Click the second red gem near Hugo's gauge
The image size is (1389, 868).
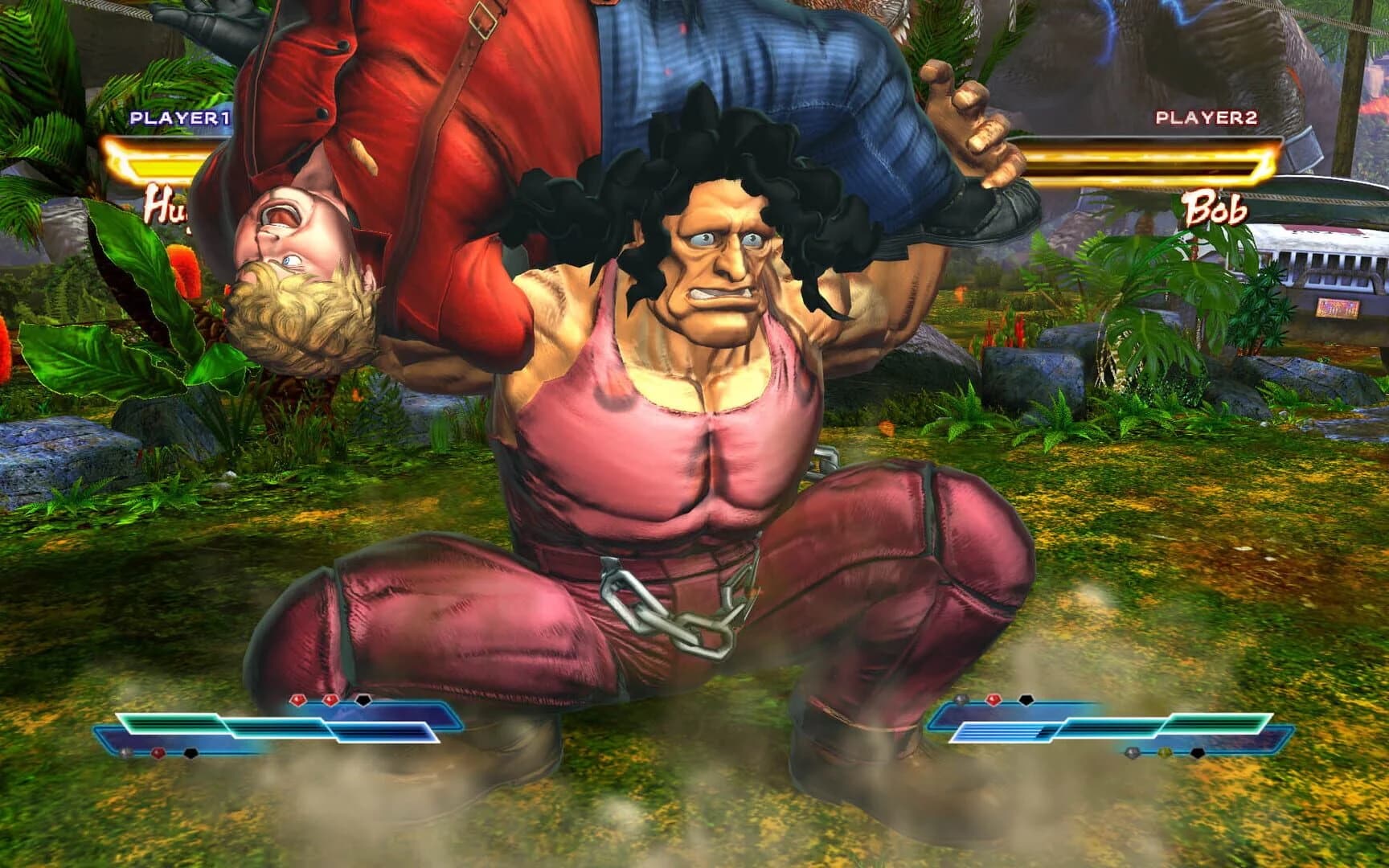(x=330, y=698)
